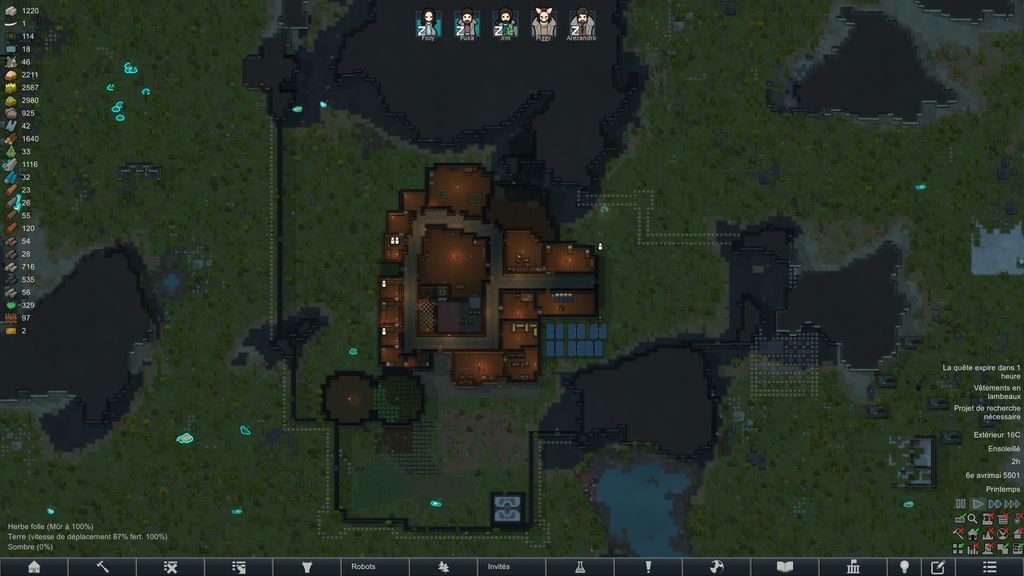1024x576 pixels.
Task: Select colonist Foxy's portrait
Action: click(x=428, y=23)
